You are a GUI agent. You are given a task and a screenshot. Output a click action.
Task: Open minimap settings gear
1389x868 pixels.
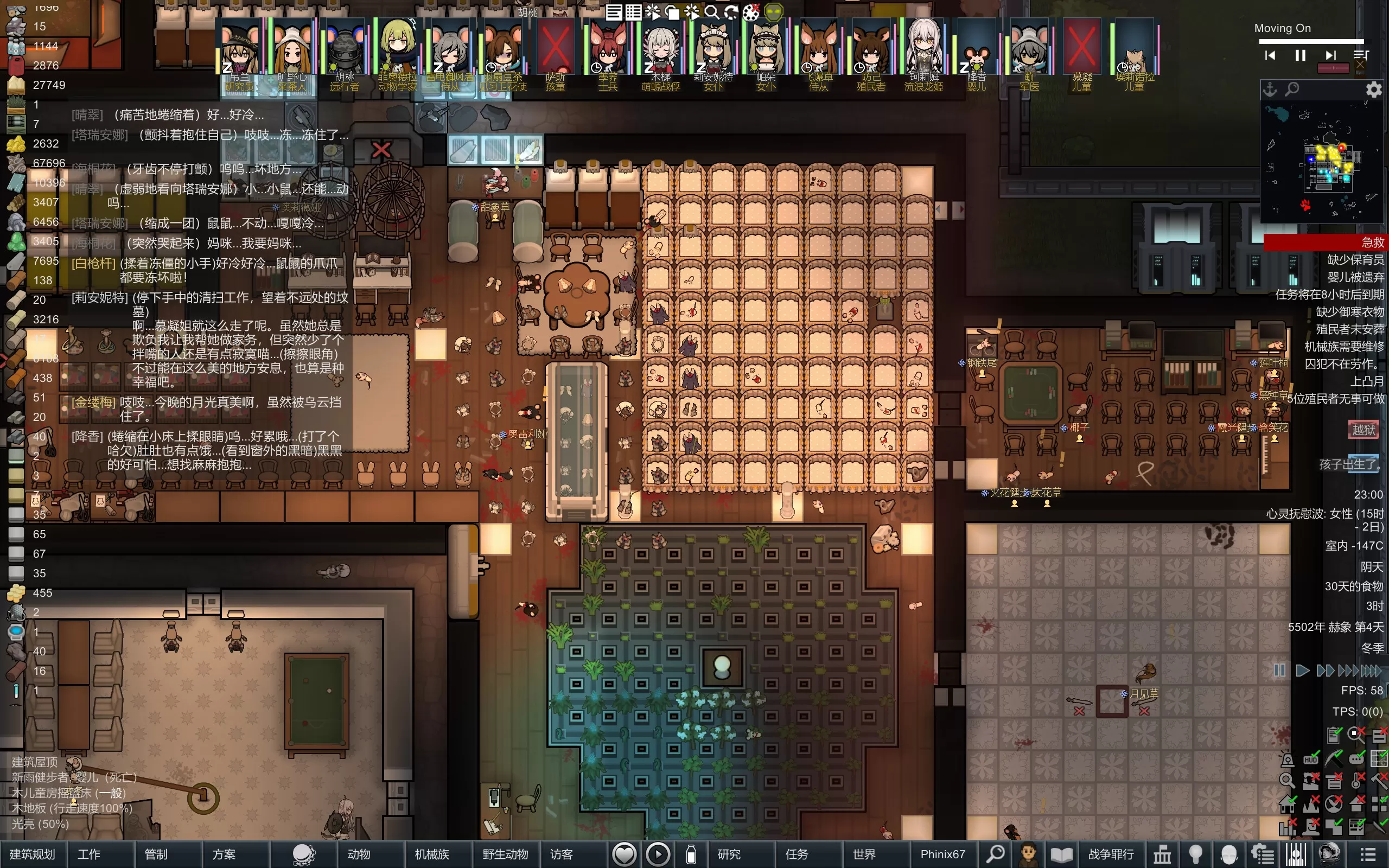(1373, 90)
